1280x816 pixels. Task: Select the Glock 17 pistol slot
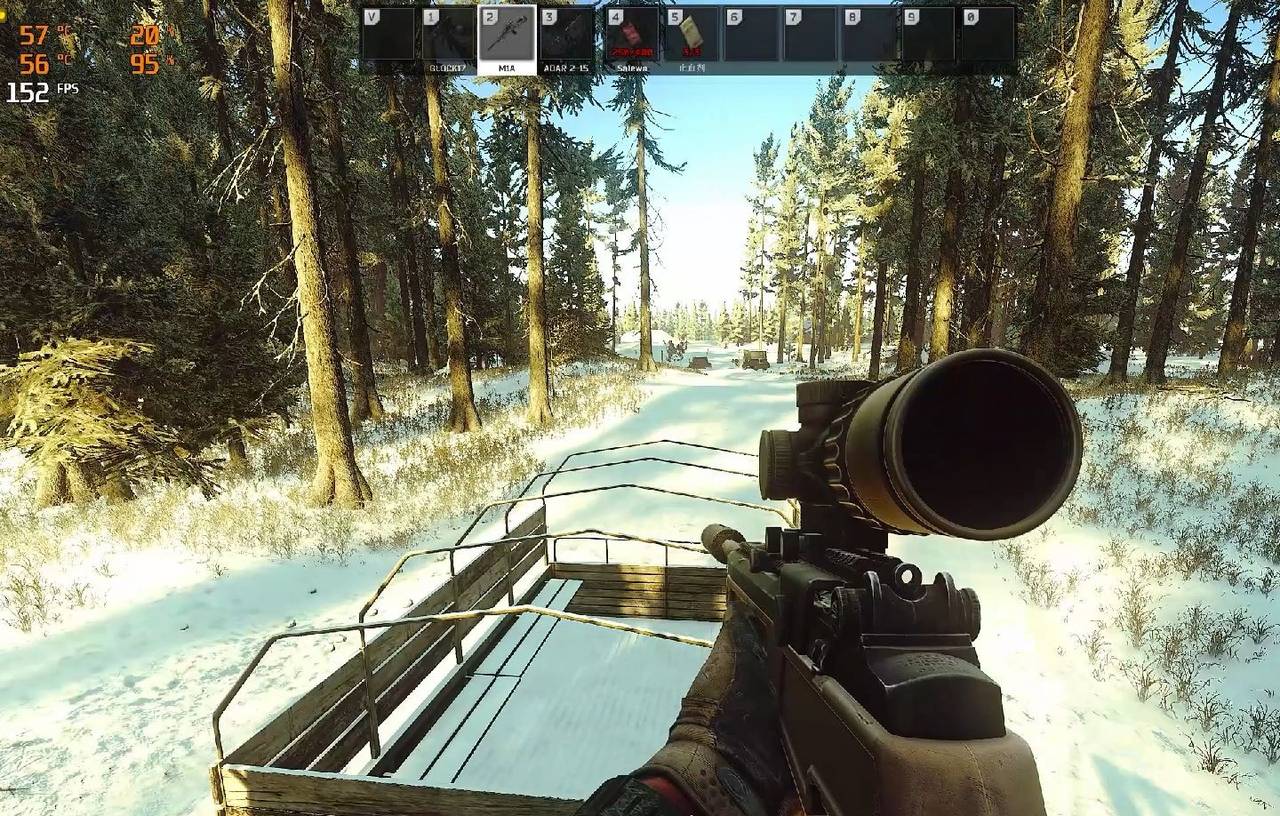pyautogui.click(x=448, y=34)
